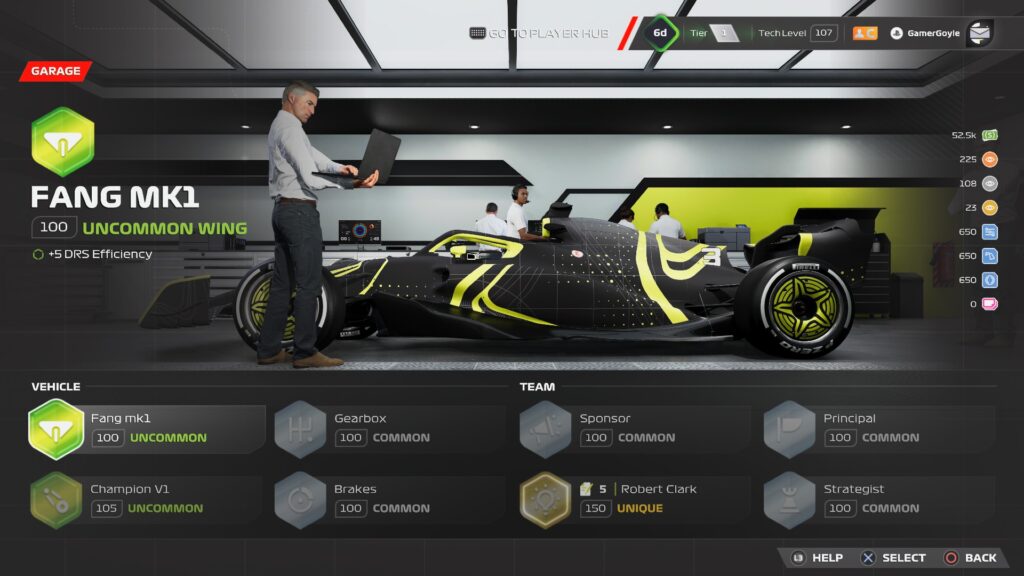Open the mail envelope icon
This screenshot has height=576, width=1024.
point(979,33)
